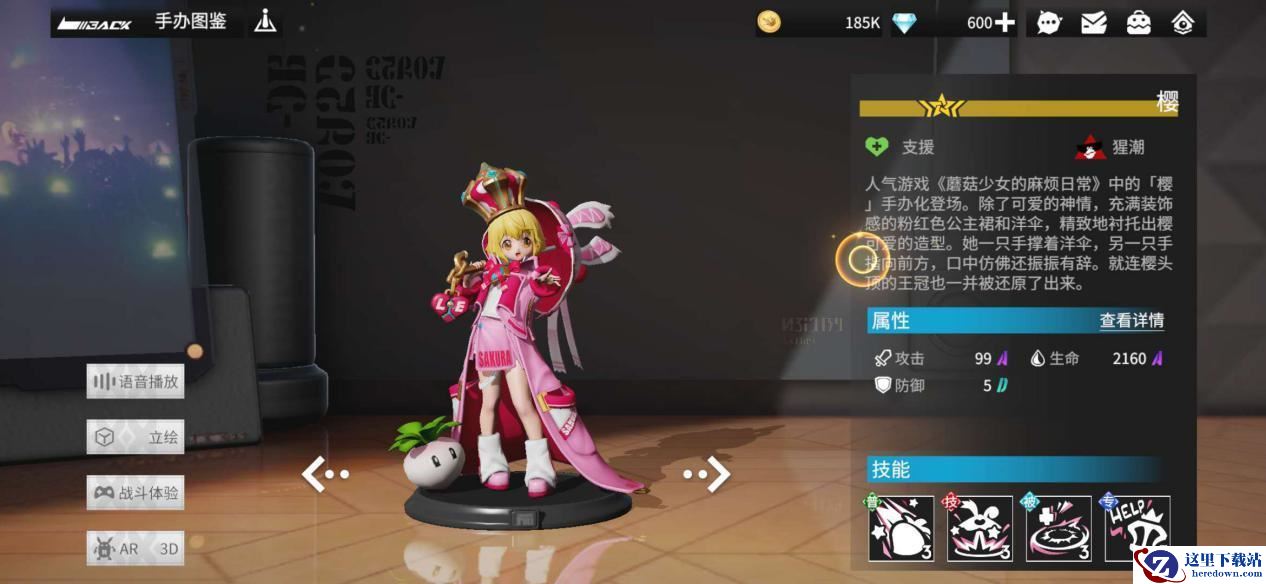Select the rabbit burst skill icon
Image resolution: width=1266 pixels, height=584 pixels.
tap(979, 528)
